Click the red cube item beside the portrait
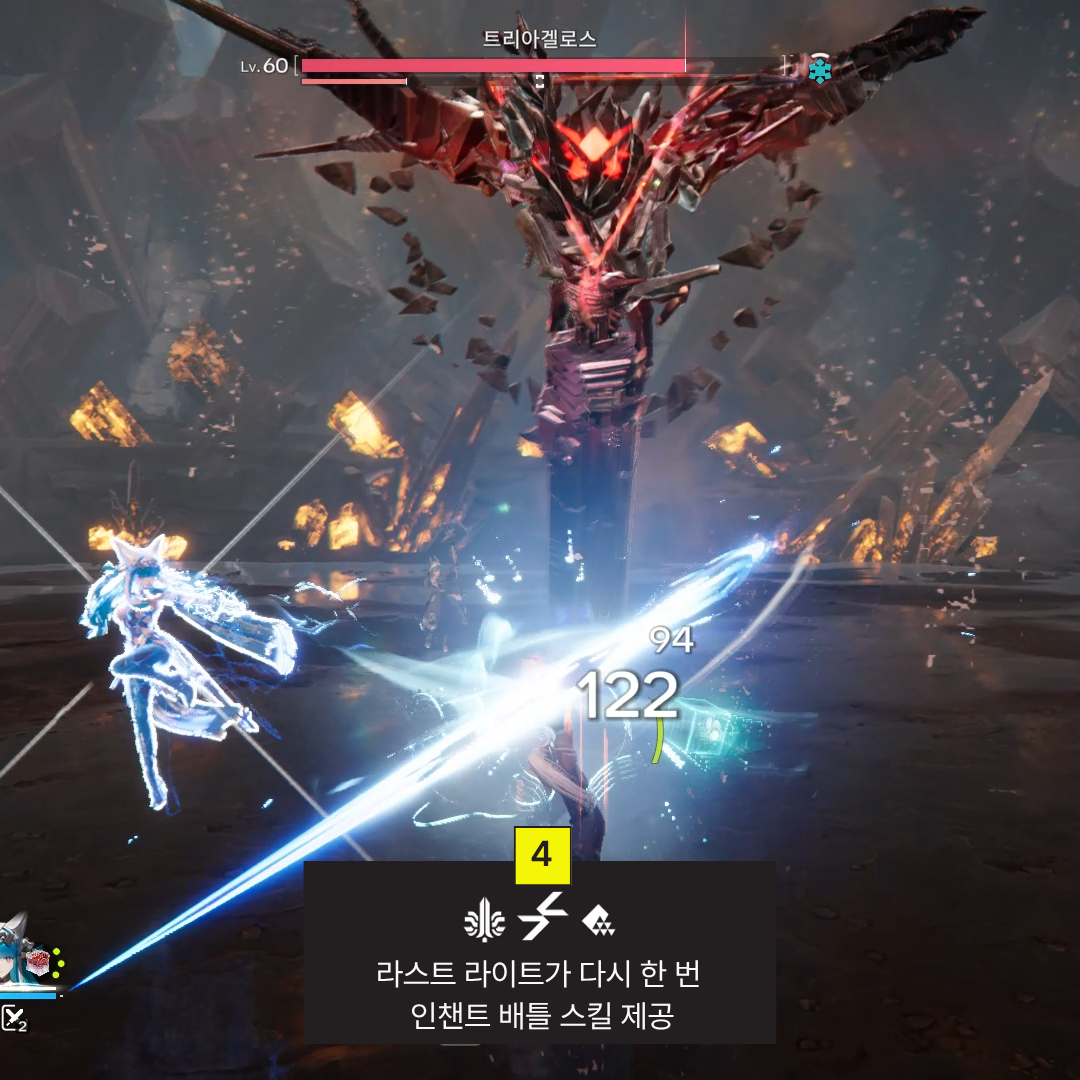This screenshot has width=1080, height=1080. (x=37, y=964)
